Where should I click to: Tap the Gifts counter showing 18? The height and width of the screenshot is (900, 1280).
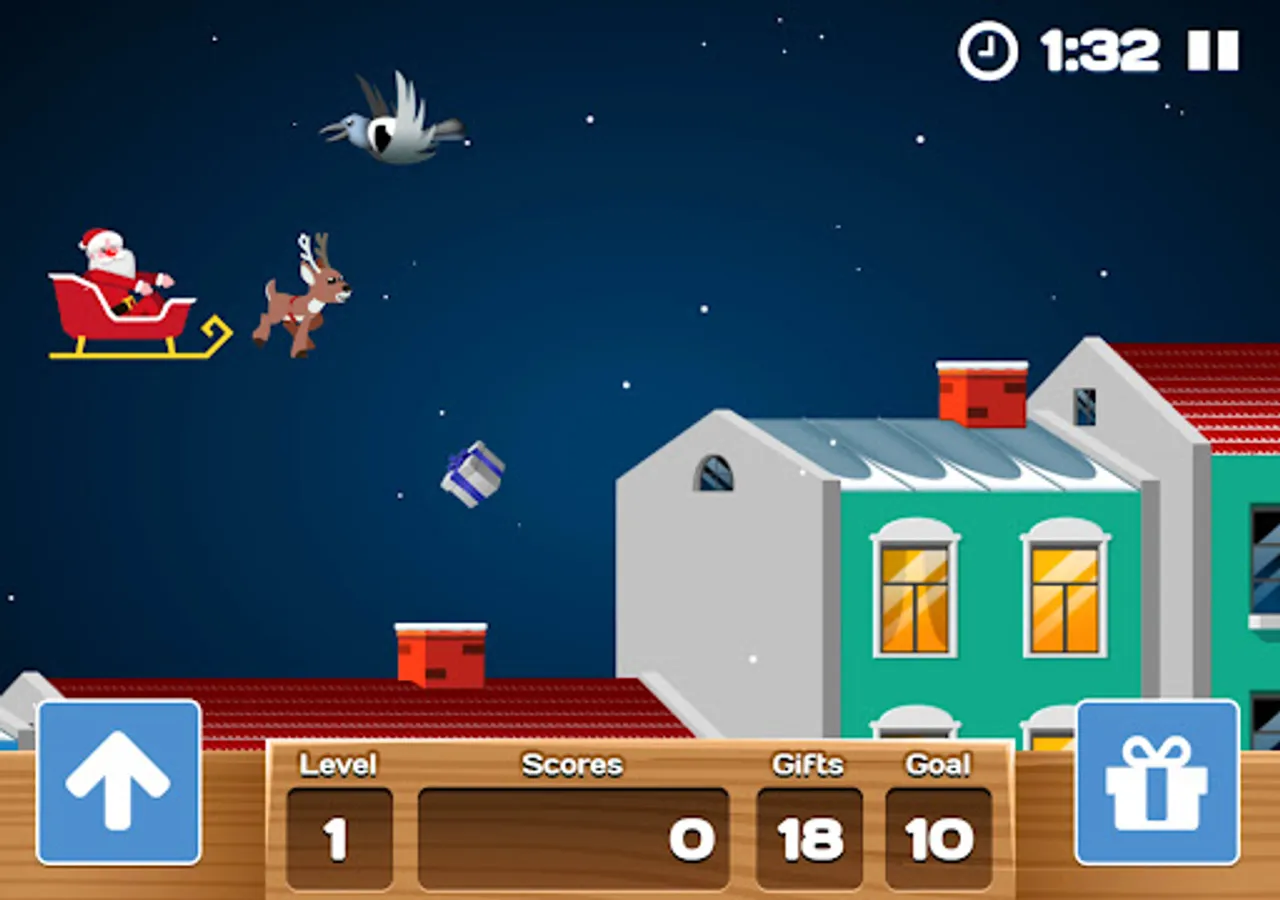808,838
